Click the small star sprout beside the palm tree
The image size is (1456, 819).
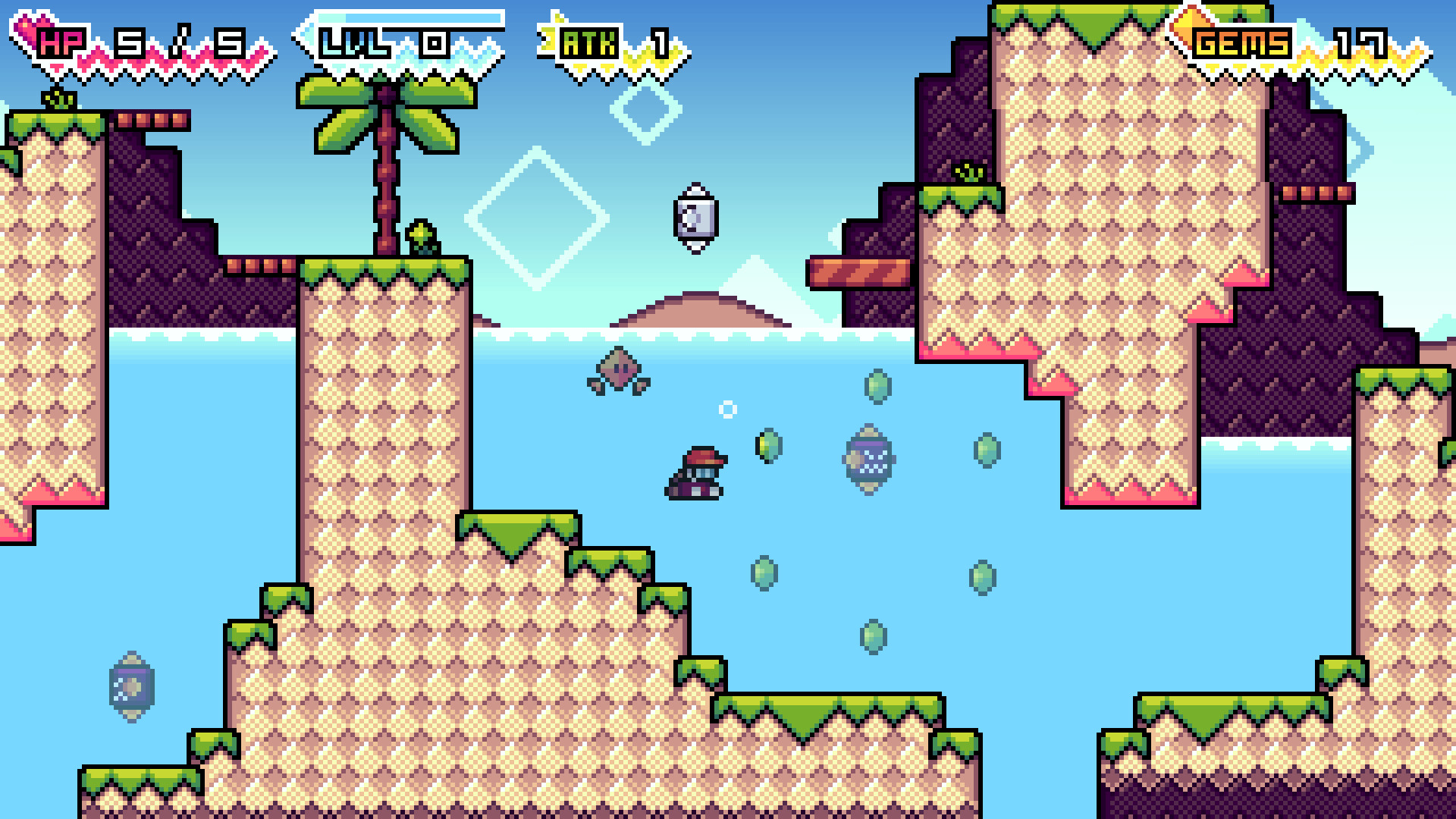422,235
